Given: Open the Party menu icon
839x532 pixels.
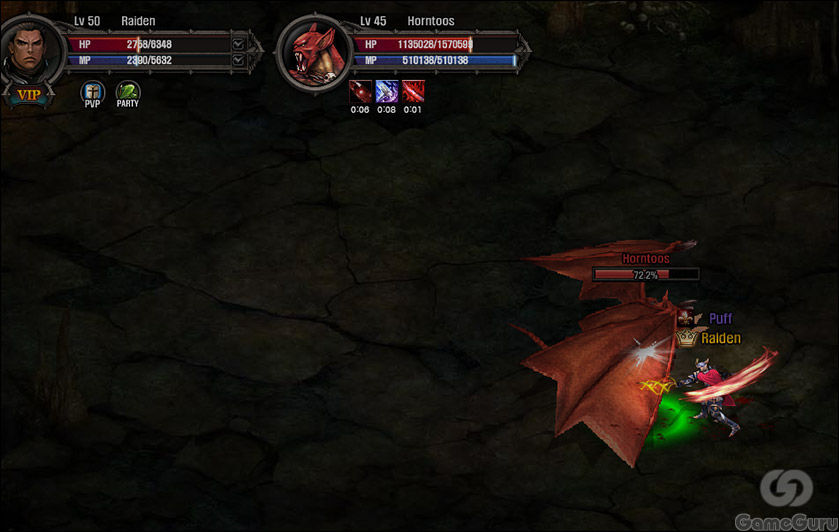Looking at the screenshot, I should 127,92.
